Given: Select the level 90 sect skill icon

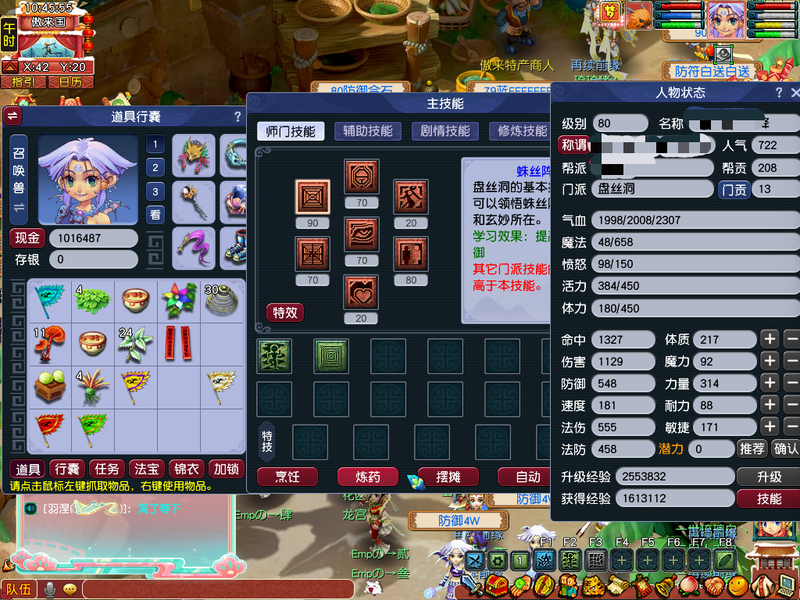Looking at the screenshot, I should pyautogui.click(x=313, y=196).
